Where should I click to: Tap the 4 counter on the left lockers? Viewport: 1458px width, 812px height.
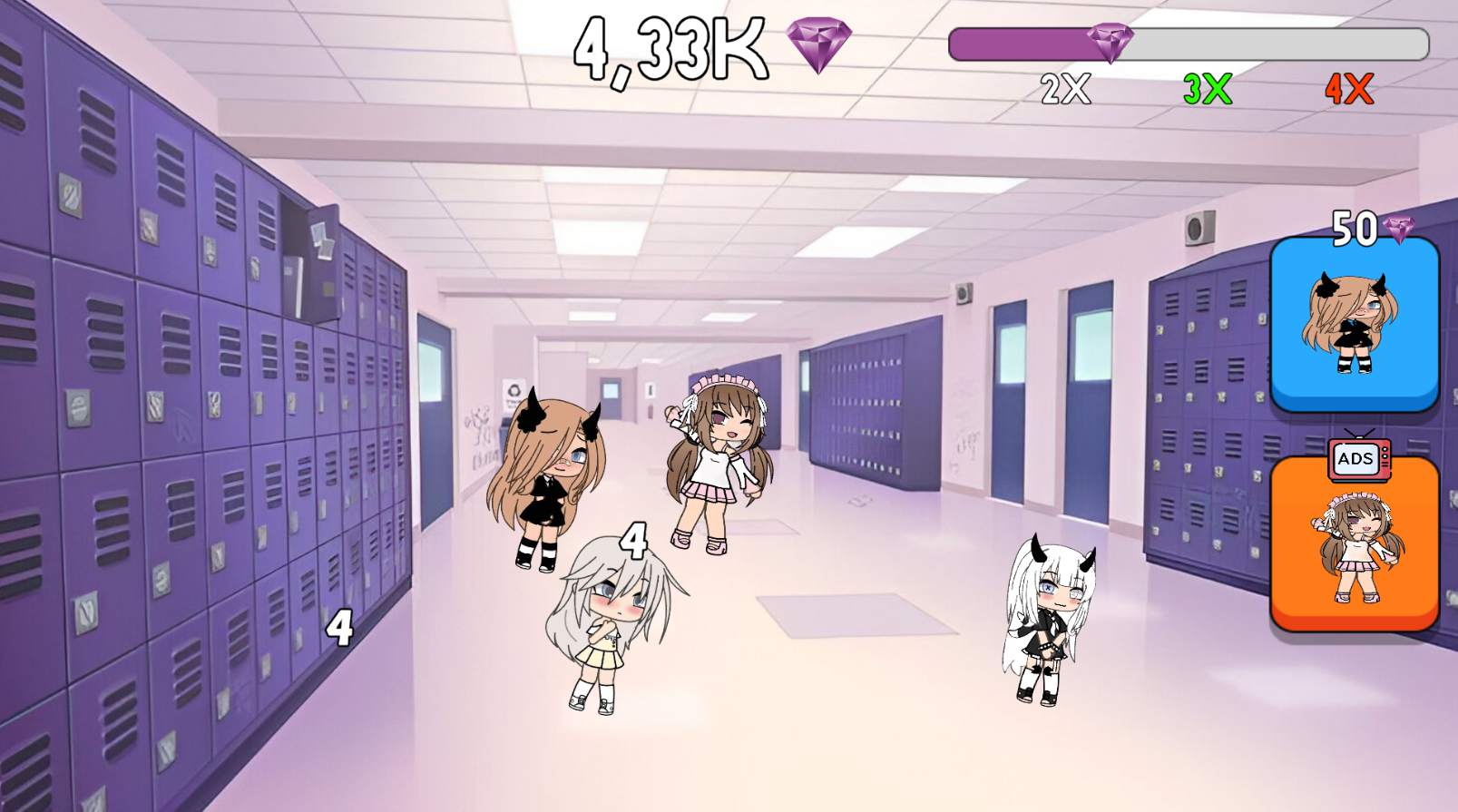(x=339, y=627)
